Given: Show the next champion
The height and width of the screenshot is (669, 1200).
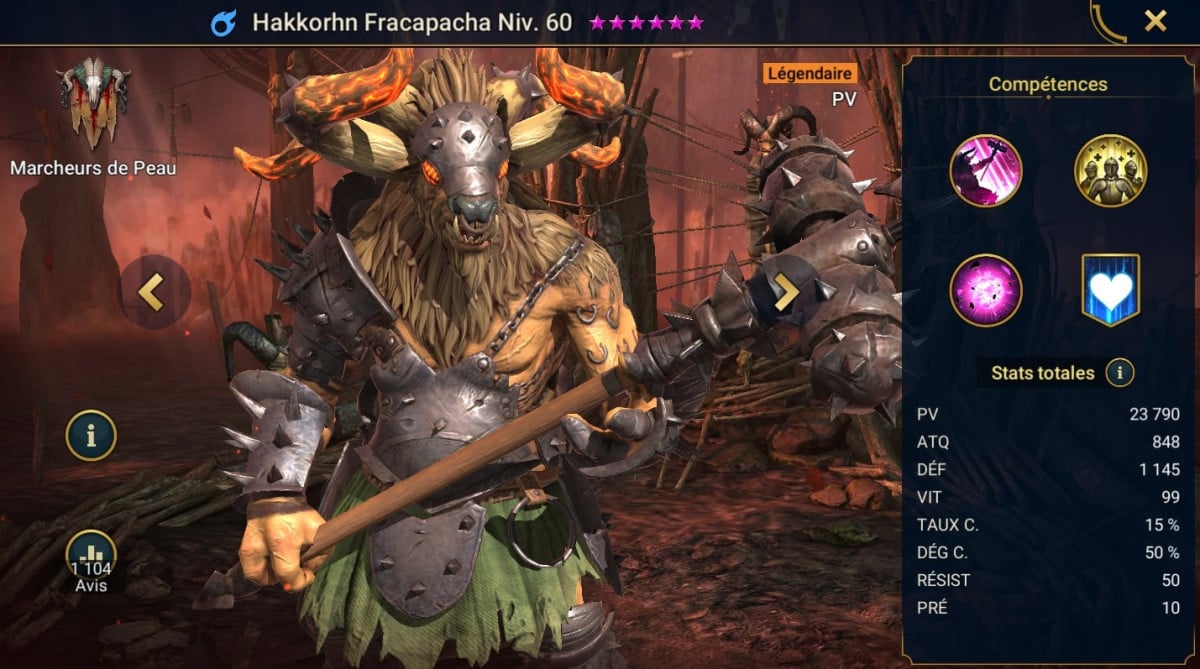Looking at the screenshot, I should (786, 292).
